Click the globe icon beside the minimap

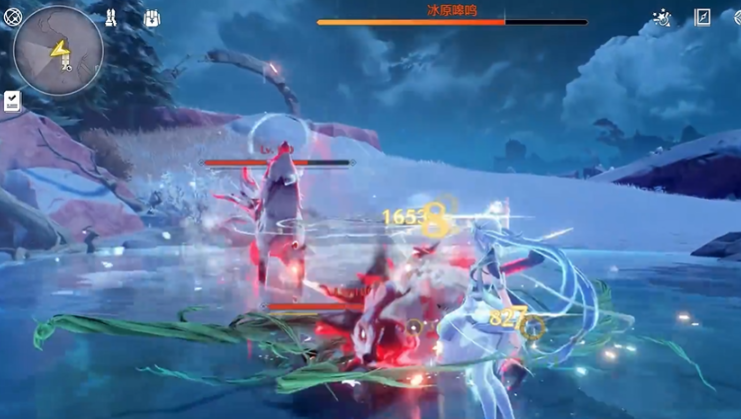click(x=11, y=15)
